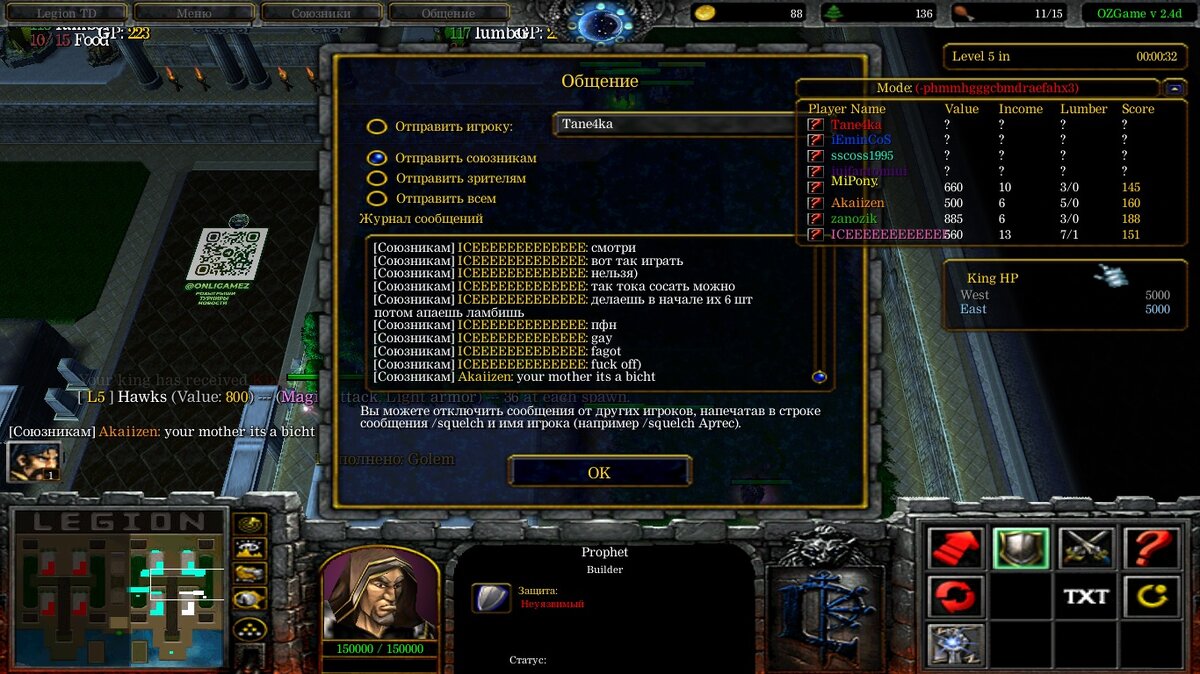Screen dimensions: 1200x674
Task: Choose send to allies option
Action: click(x=377, y=158)
